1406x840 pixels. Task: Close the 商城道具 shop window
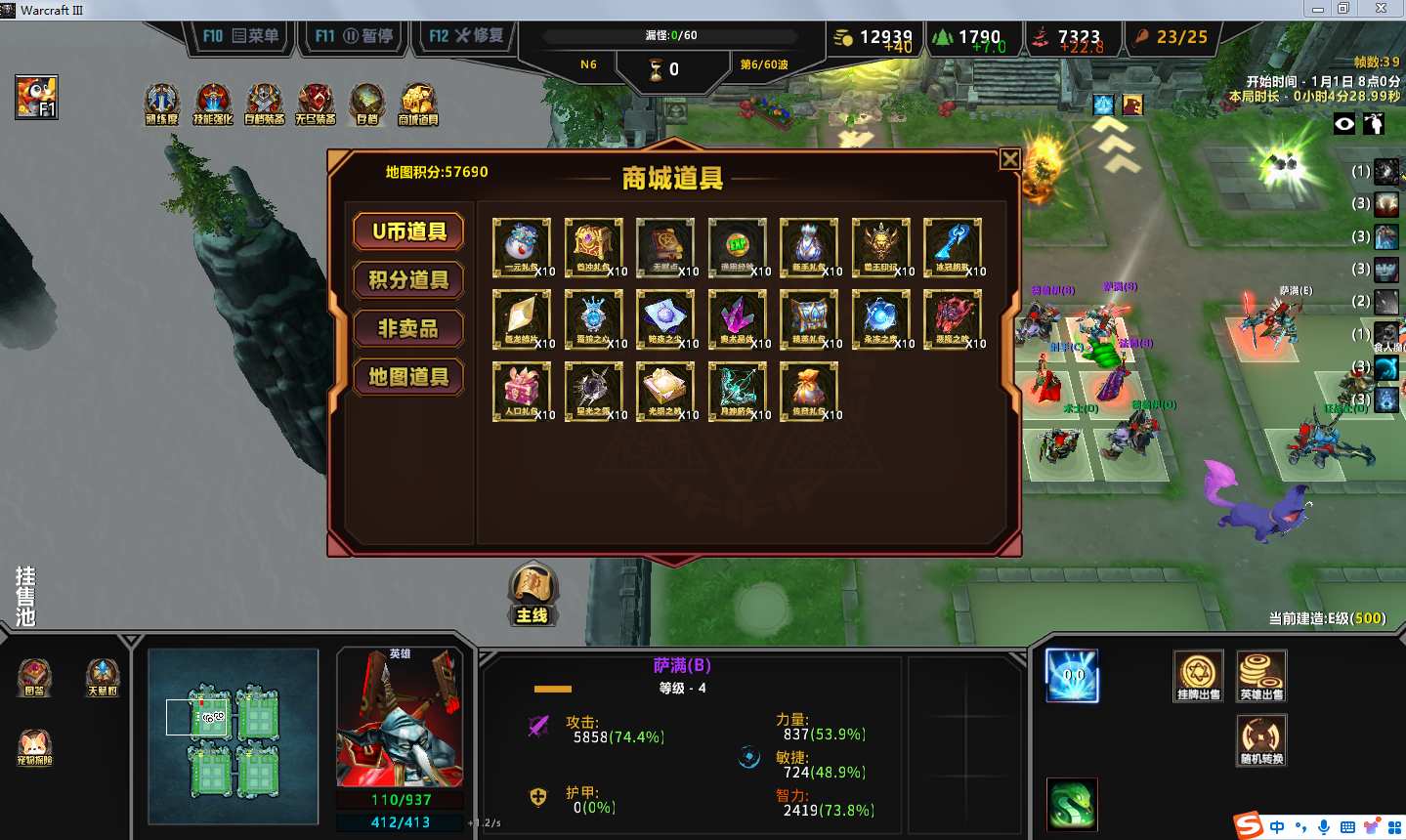pyautogui.click(x=1010, y=159)
